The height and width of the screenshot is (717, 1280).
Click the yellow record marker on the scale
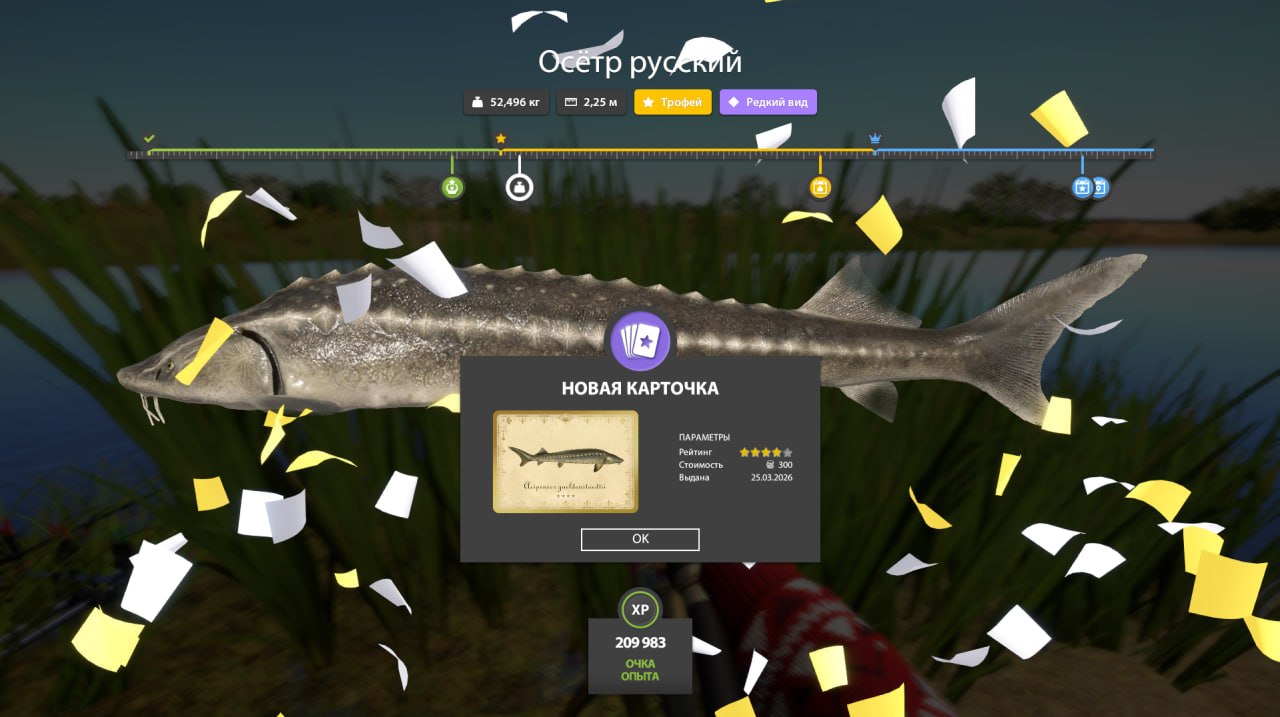[820, 187]
